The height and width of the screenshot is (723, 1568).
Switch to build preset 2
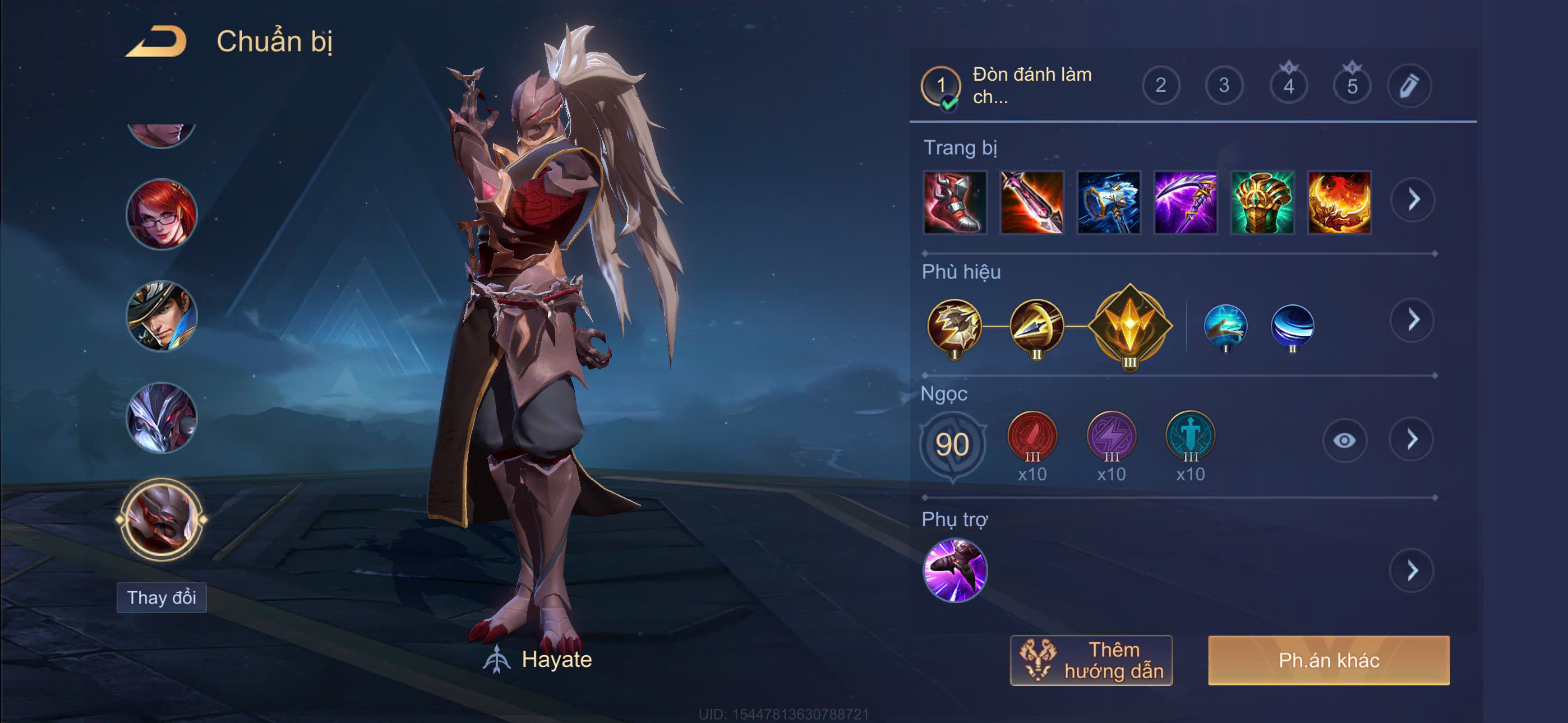[1160, 85]
